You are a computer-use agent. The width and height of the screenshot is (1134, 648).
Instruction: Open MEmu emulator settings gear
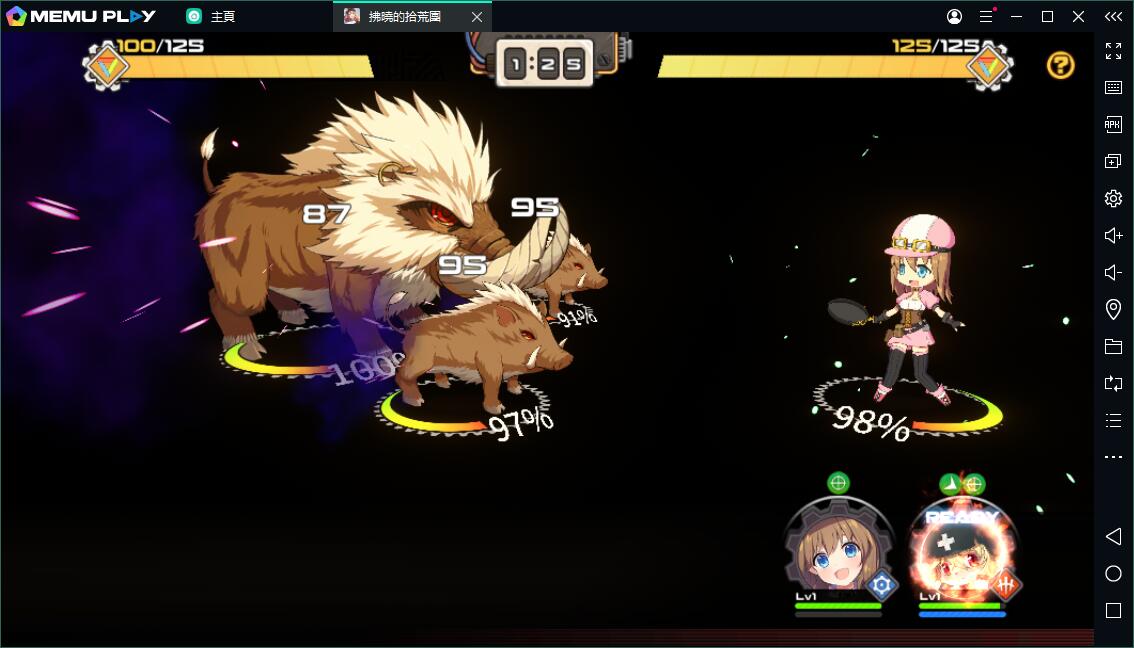(x=1113, y=198)
